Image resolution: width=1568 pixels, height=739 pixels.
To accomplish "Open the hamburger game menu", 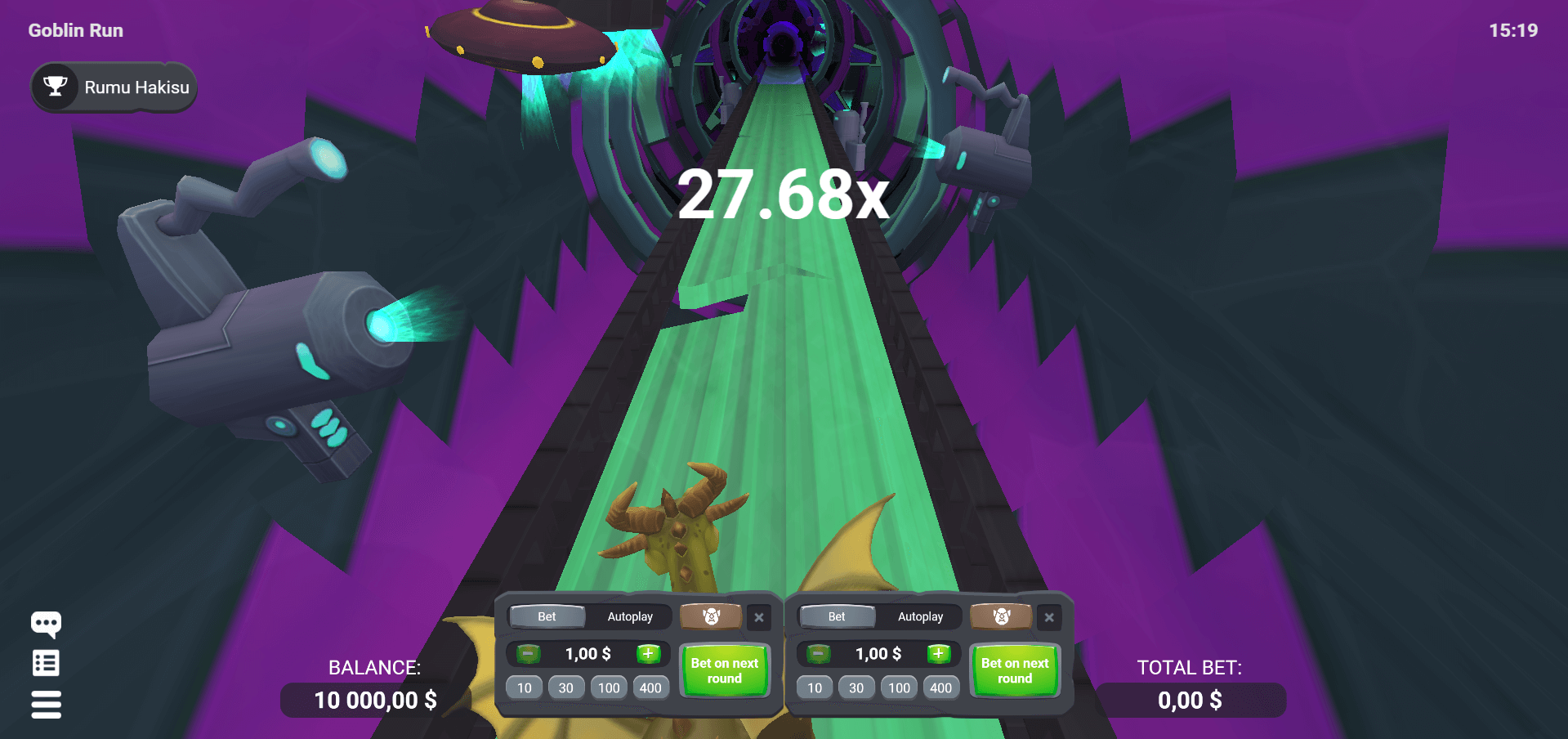I will pyautogui.click(x=46, y=704).
